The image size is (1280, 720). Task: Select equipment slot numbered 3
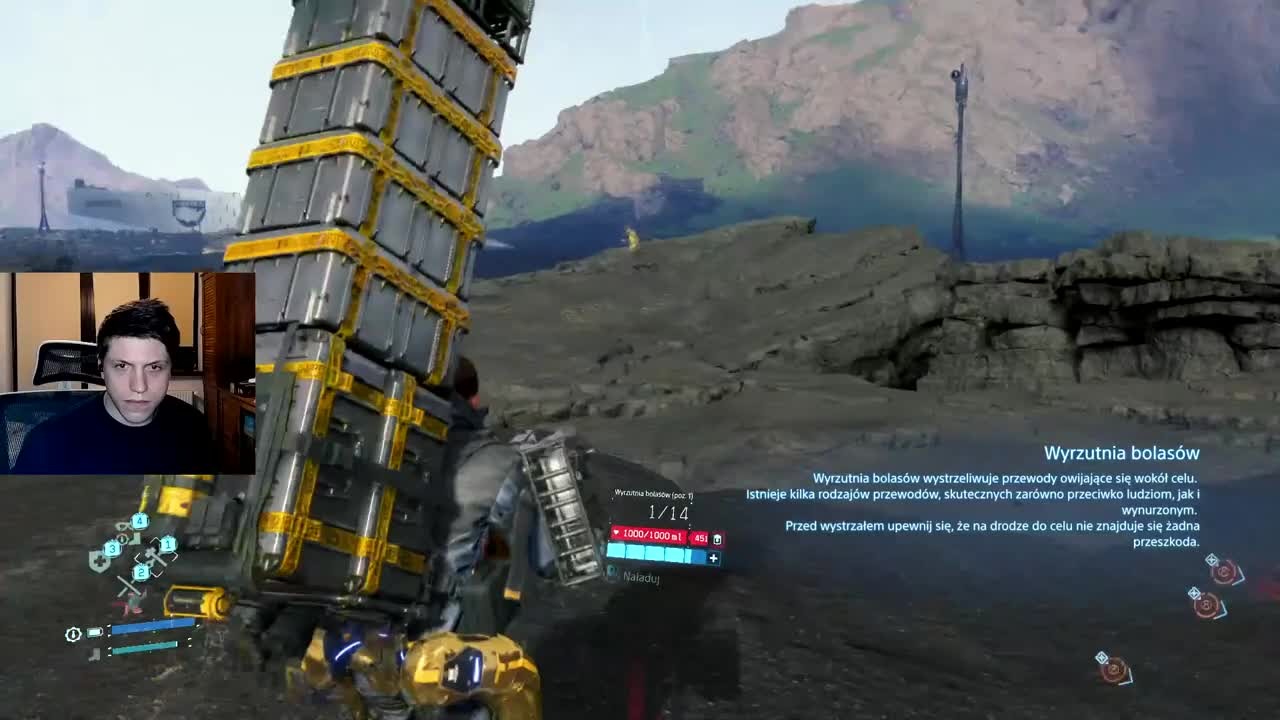coord(113,549)
